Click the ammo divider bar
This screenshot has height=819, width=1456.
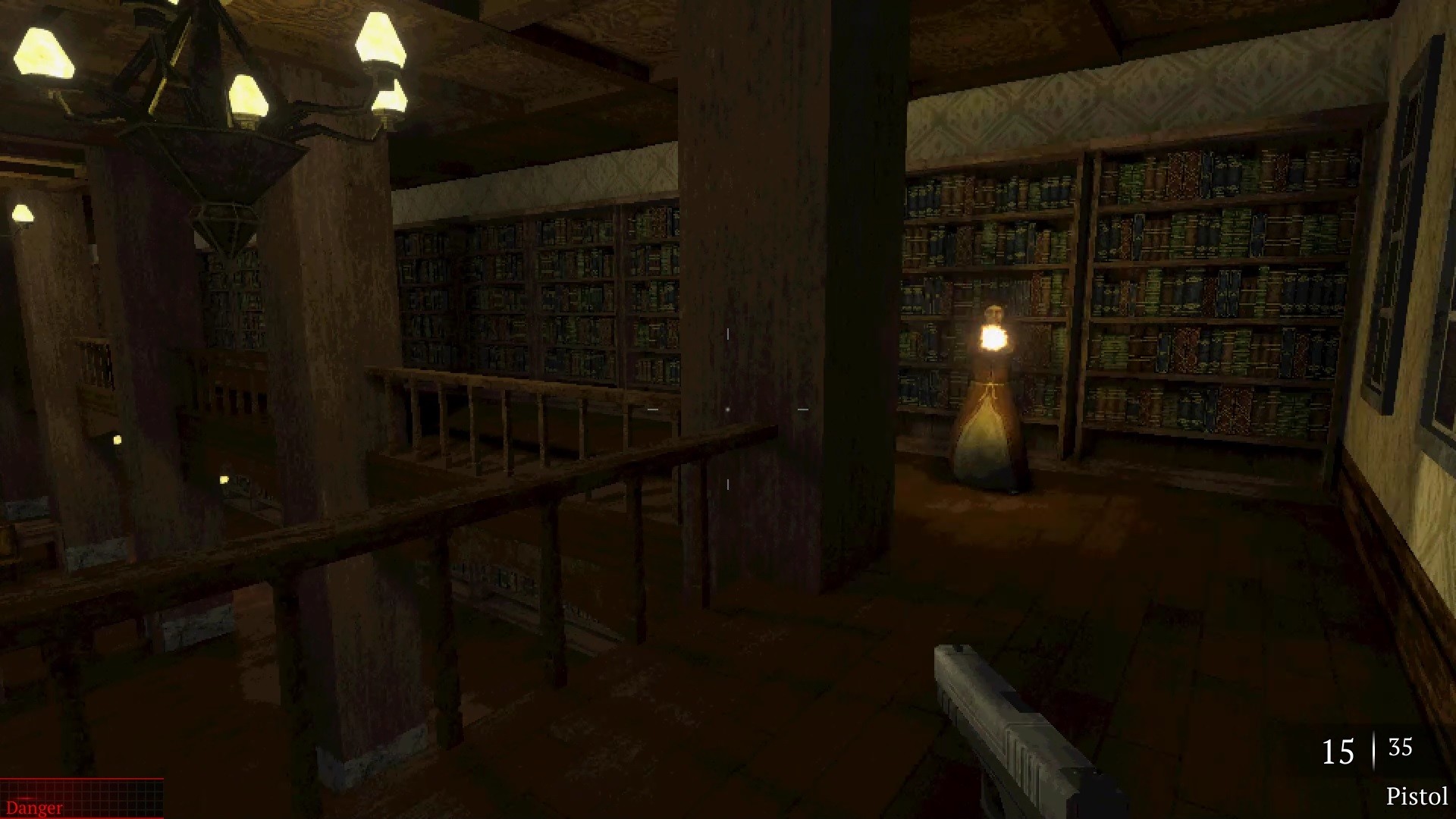(x=1373, y=752)
